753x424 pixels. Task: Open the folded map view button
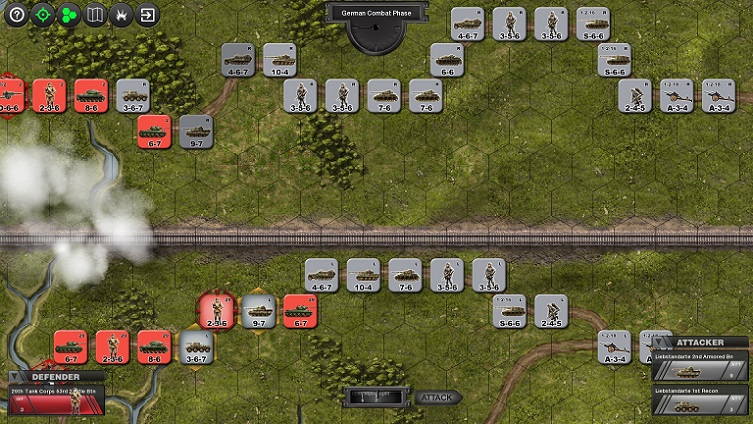(x=95, y=15)
